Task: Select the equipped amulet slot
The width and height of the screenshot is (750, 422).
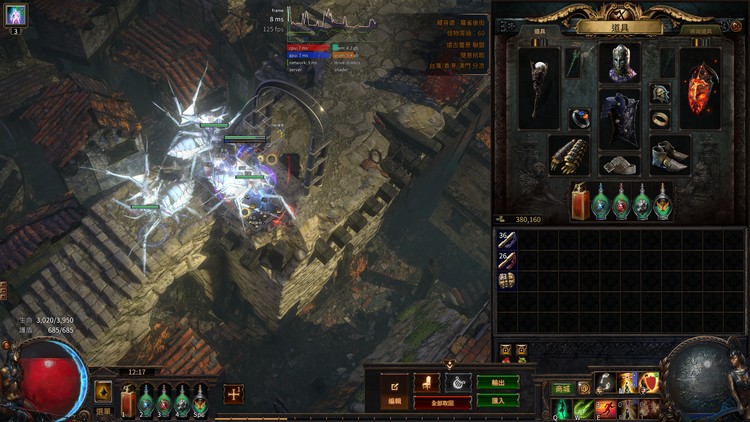Action: click(x=660, y=93)
